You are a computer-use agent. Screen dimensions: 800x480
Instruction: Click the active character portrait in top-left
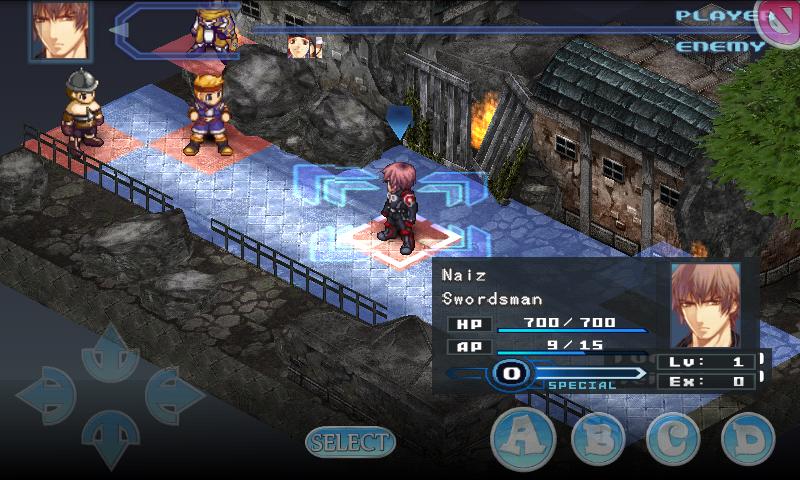point(58,30)
